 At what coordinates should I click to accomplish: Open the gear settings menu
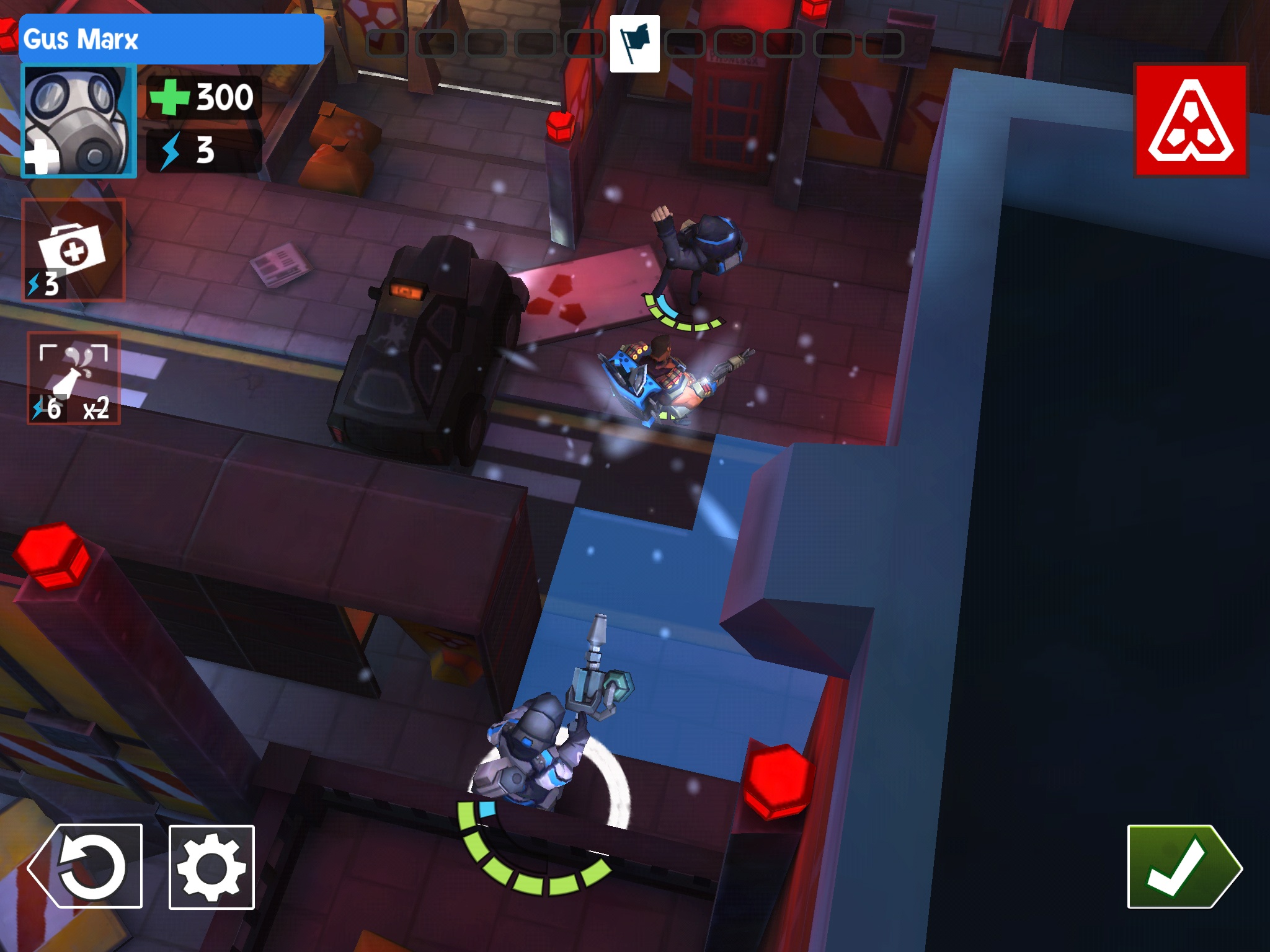(x=211, y=866)
